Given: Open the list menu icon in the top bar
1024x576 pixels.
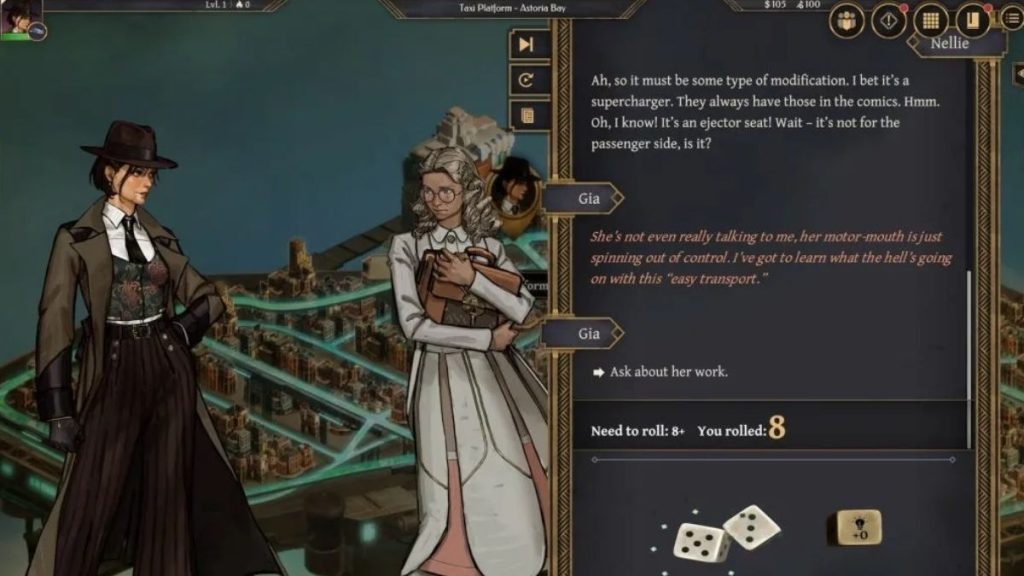Looking at the screenshot, I should click(1010, 21).
